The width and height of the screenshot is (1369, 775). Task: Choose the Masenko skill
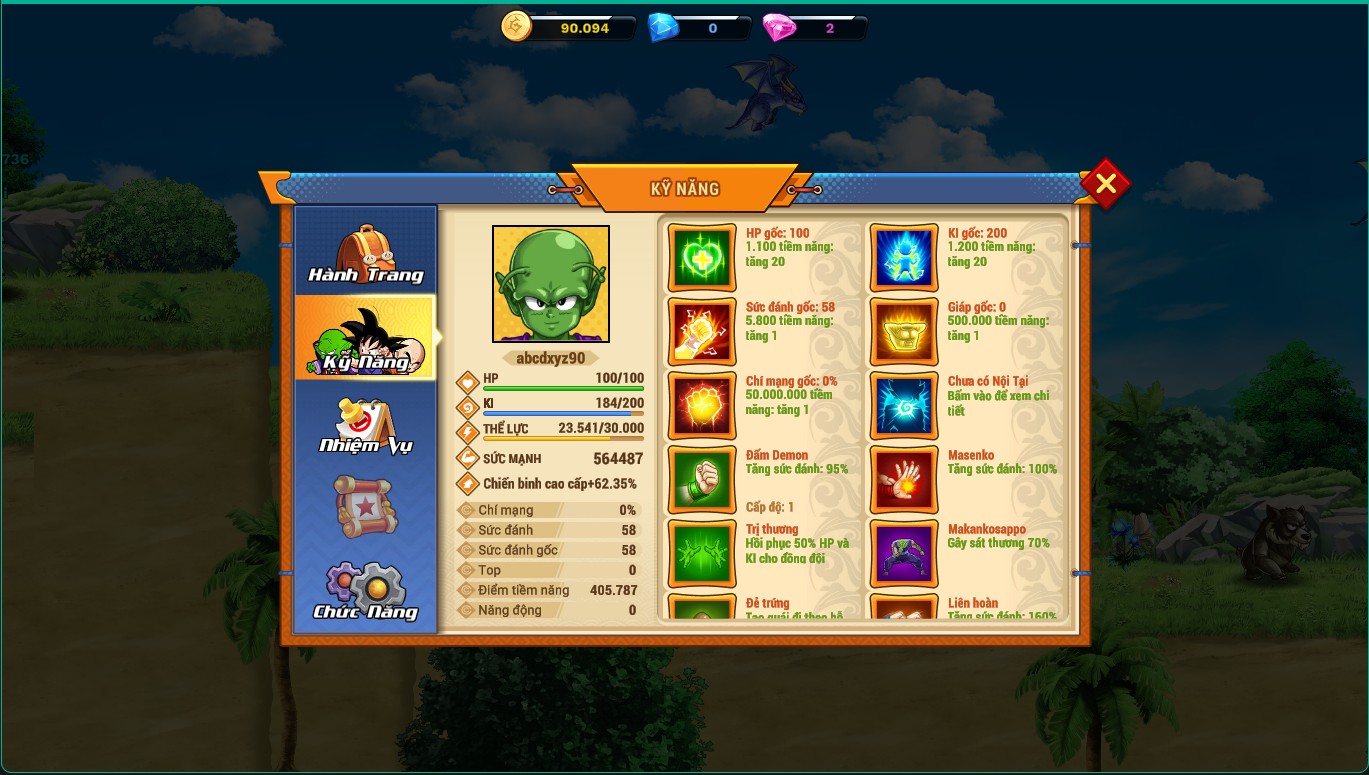[904, 480]
